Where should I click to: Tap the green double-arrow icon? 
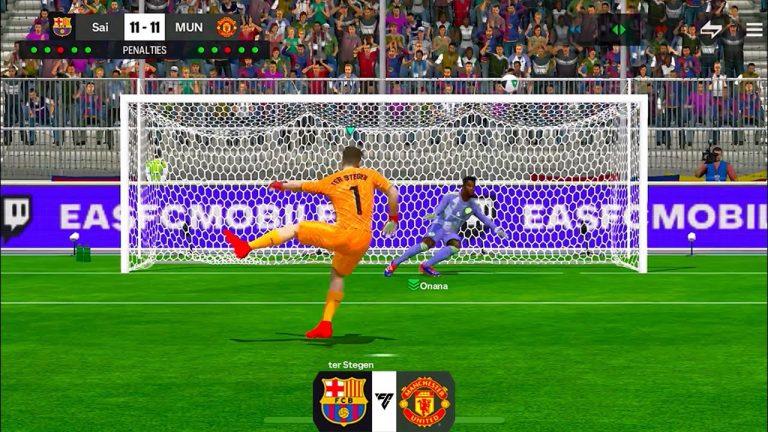[x=619, y=29]
